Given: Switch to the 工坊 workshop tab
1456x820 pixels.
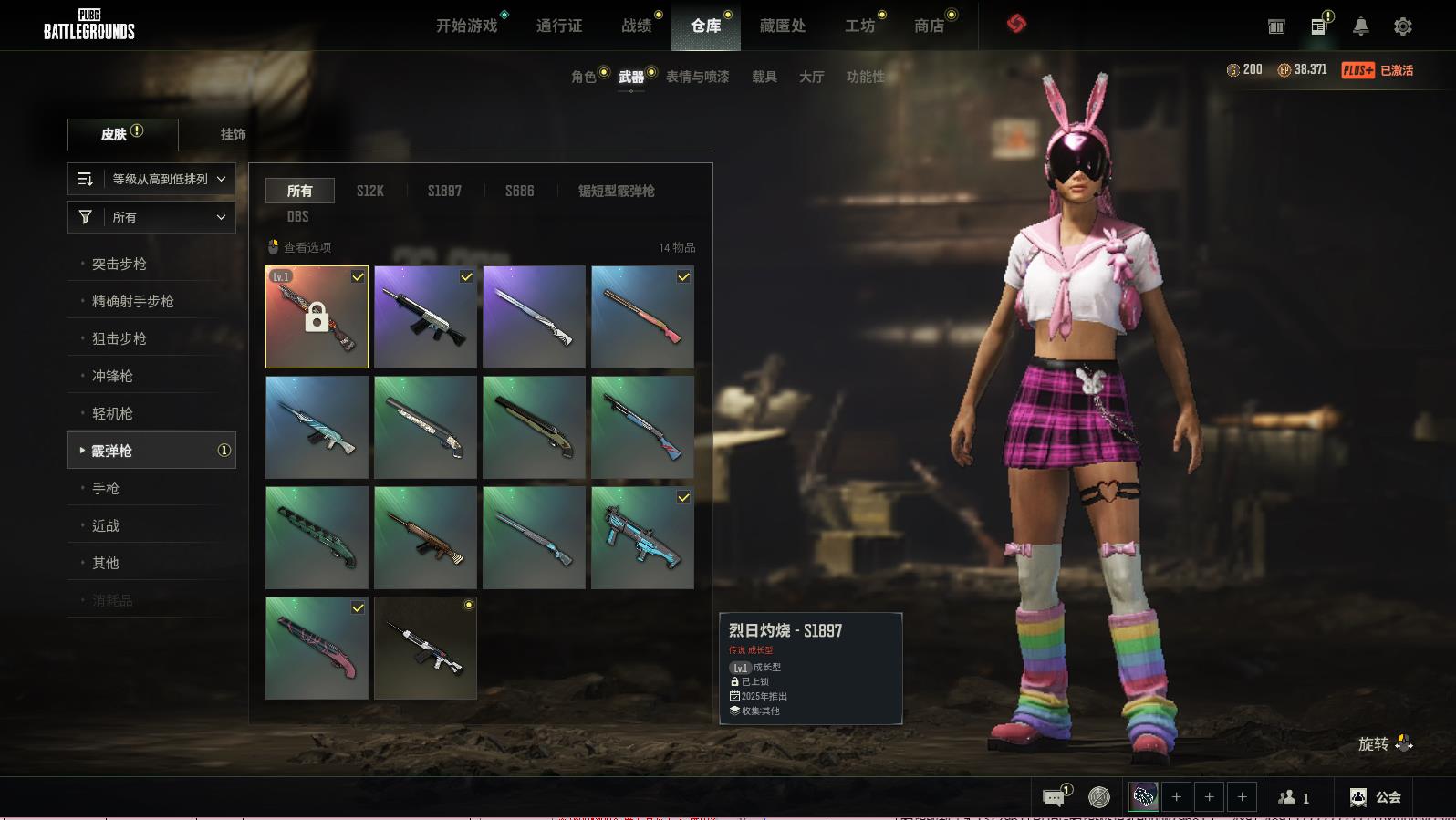Looking at the screenshot, I should point(859,26).
